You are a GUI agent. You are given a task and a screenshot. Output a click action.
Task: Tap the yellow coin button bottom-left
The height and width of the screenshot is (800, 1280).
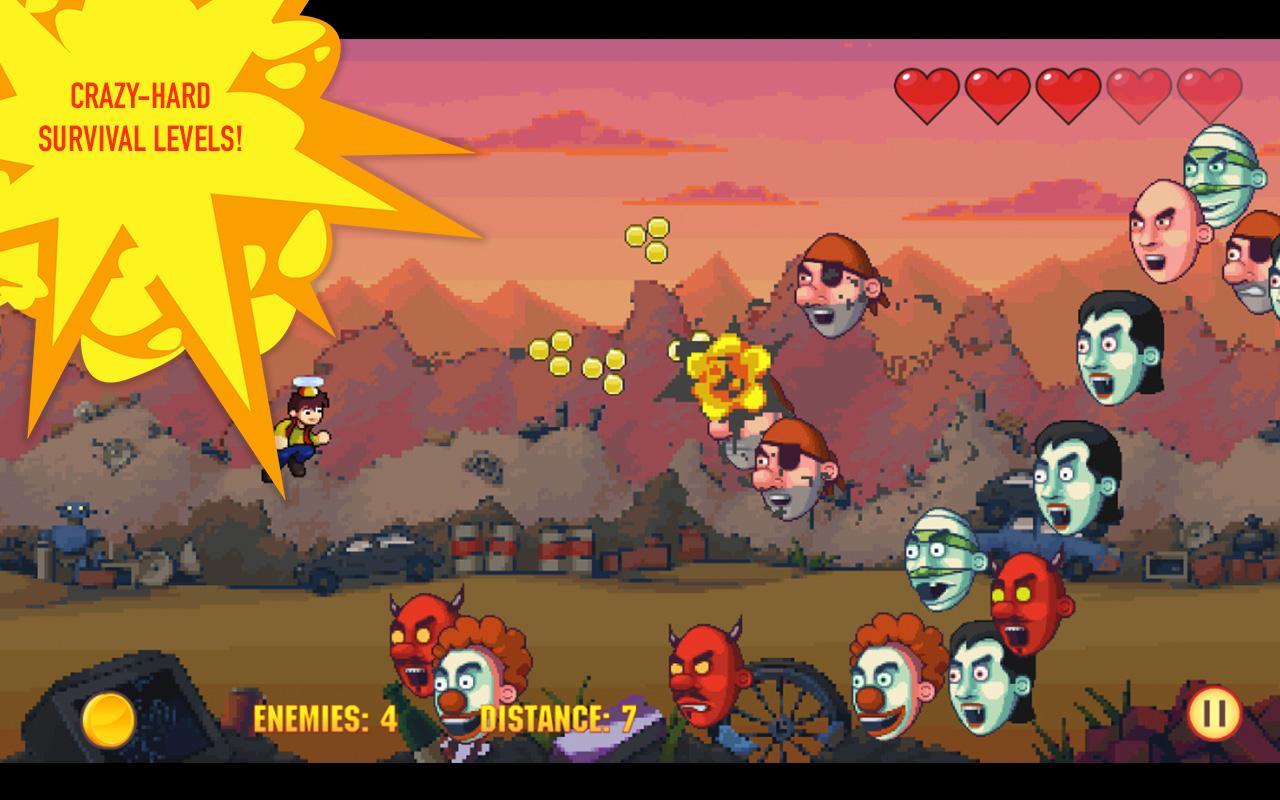pos(110,720)
